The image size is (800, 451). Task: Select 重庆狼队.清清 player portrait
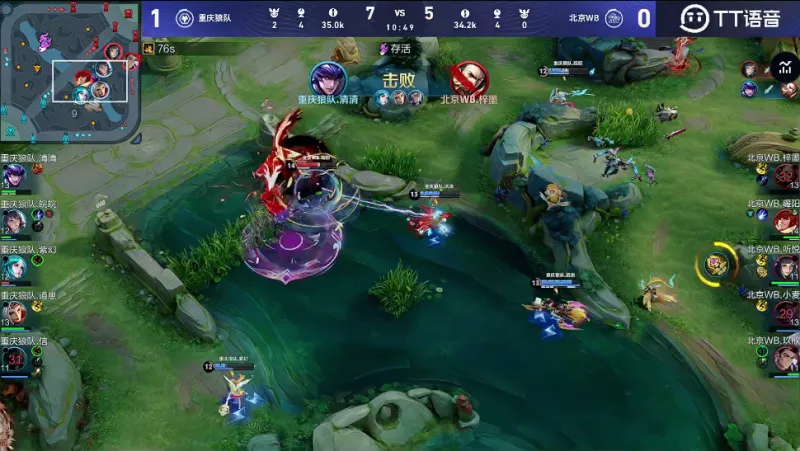(14, 176)
